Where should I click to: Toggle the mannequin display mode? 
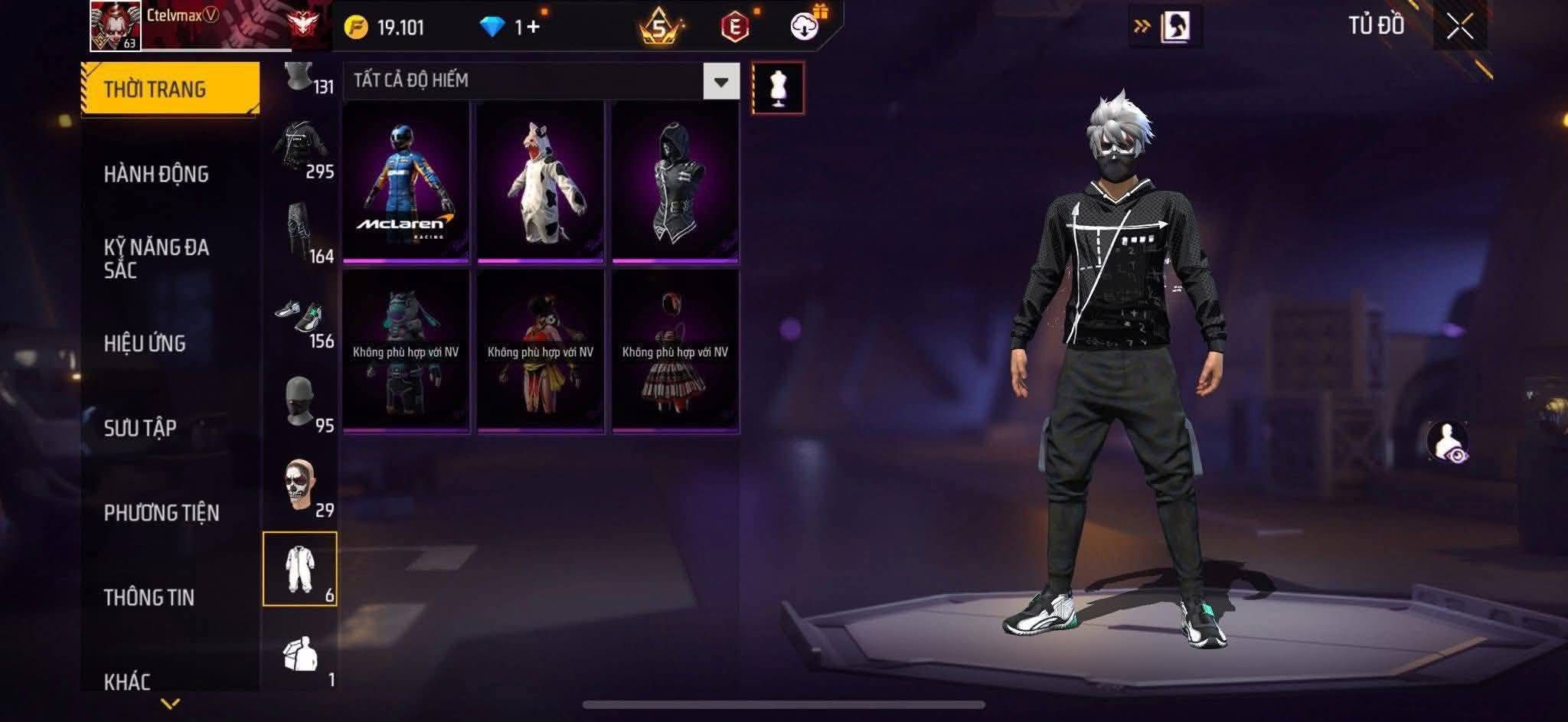(779, 87)
